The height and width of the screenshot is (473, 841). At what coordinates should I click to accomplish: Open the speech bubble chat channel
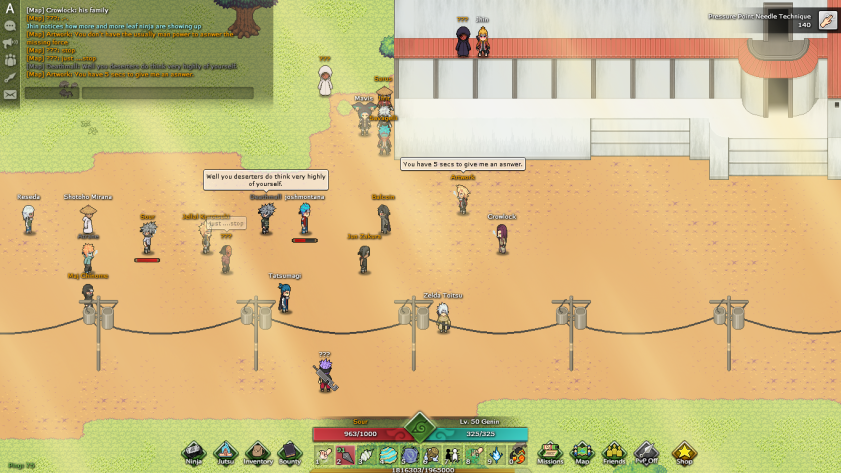(x=10, y=26)
